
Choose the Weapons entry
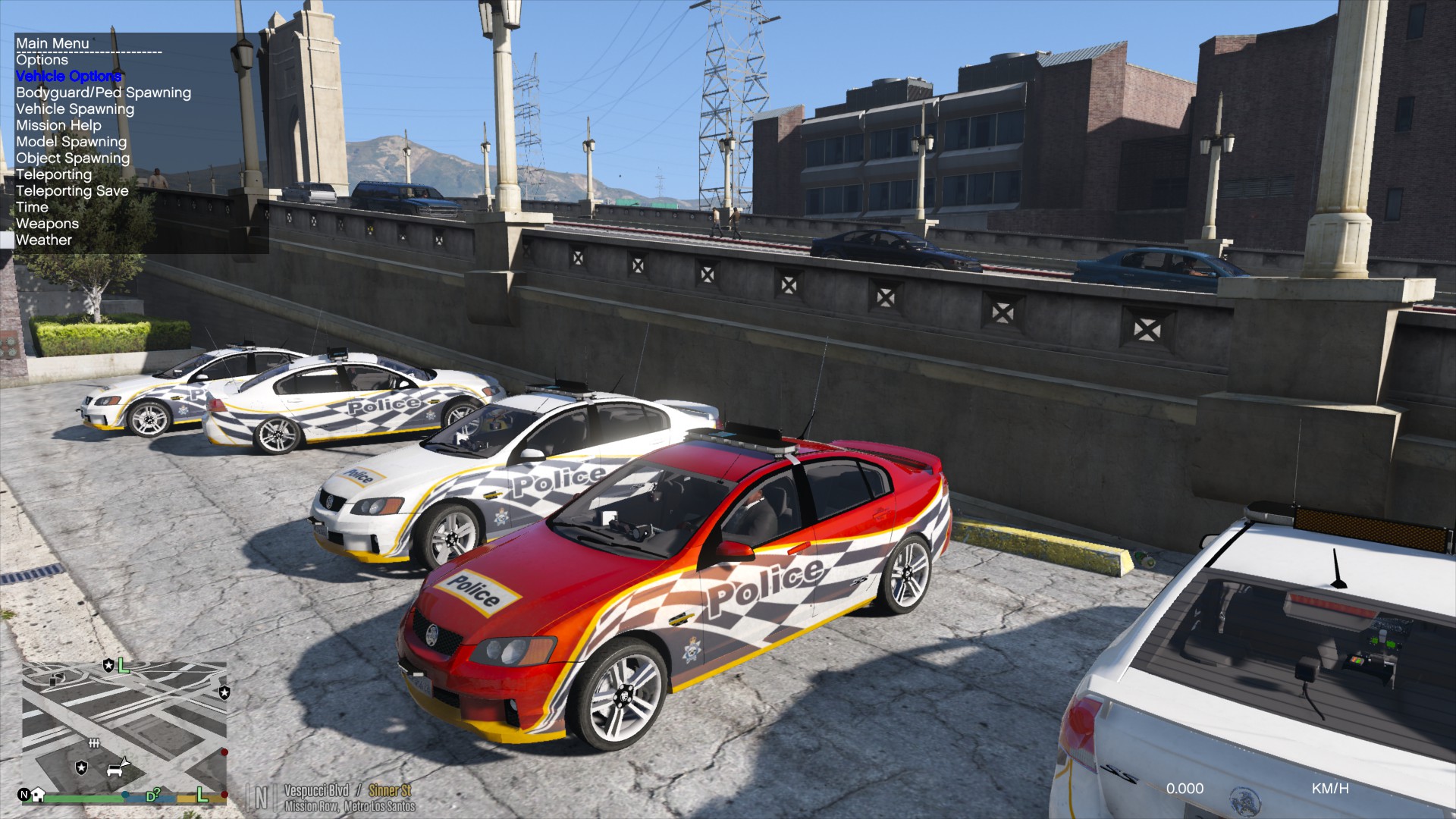pos(47,224)
